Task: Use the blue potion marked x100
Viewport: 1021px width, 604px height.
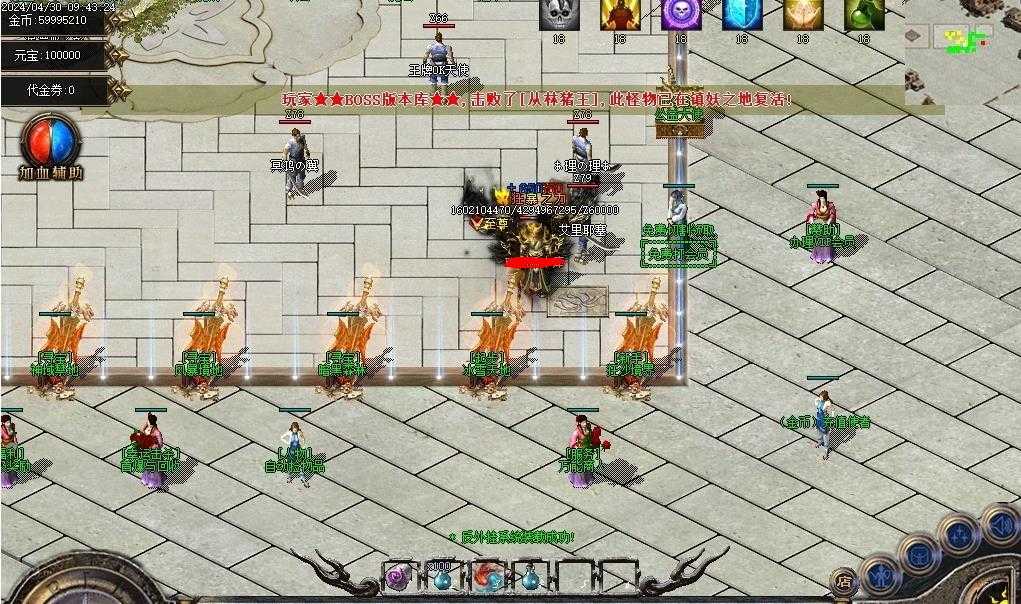Action: pos(441,577)
